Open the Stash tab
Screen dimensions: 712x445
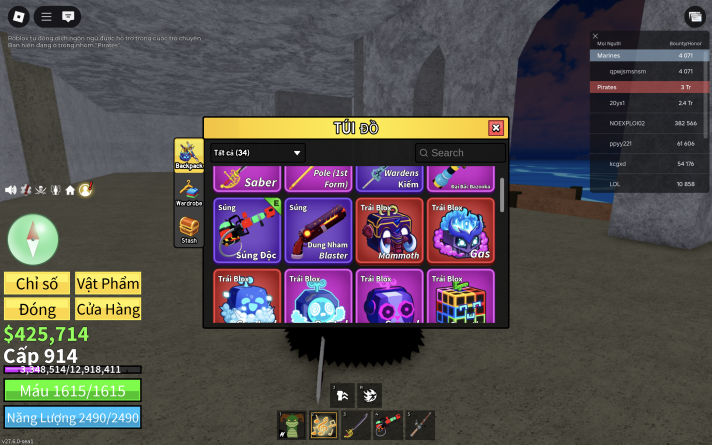coord(189,230)
